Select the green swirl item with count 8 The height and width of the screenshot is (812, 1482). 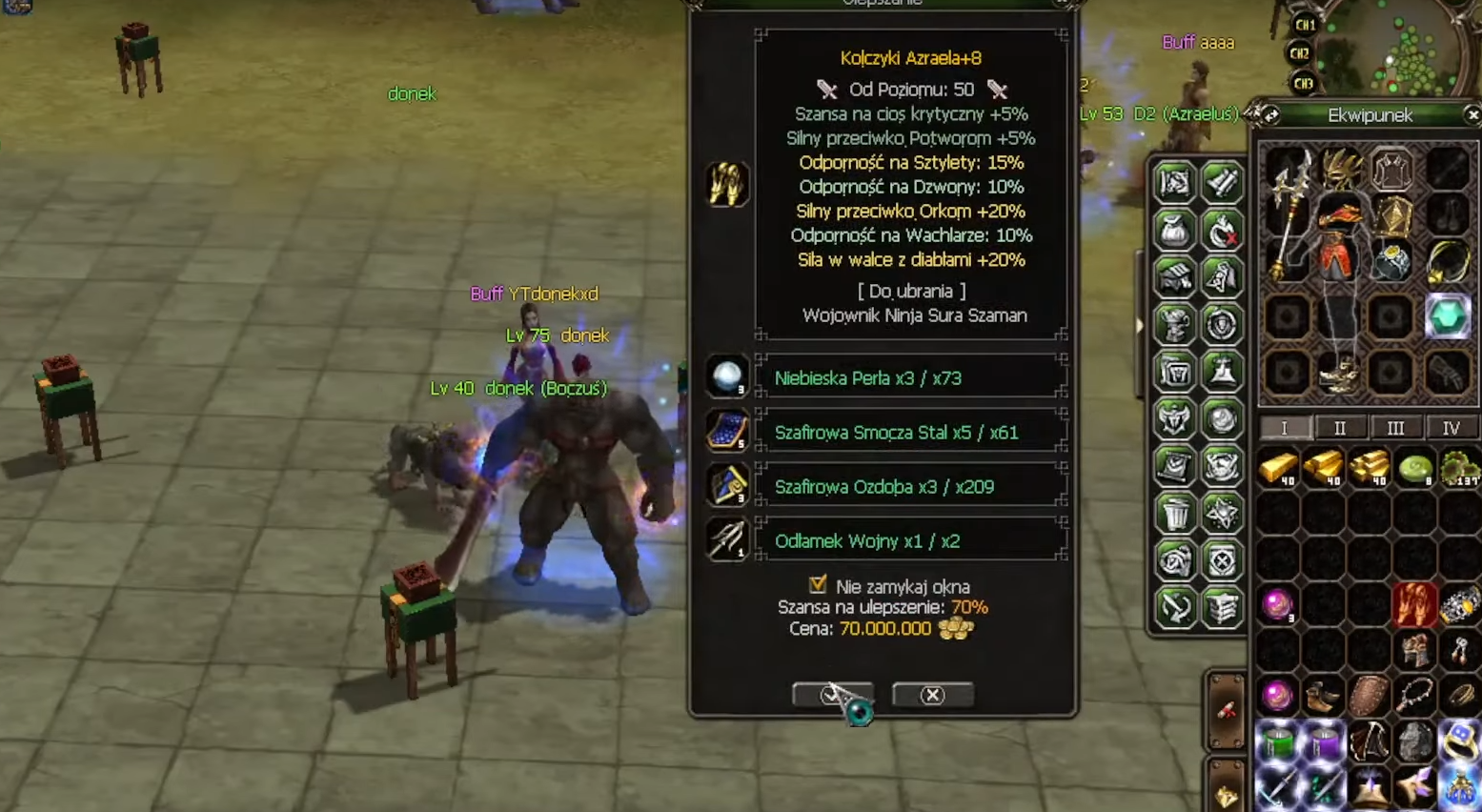1414,469
